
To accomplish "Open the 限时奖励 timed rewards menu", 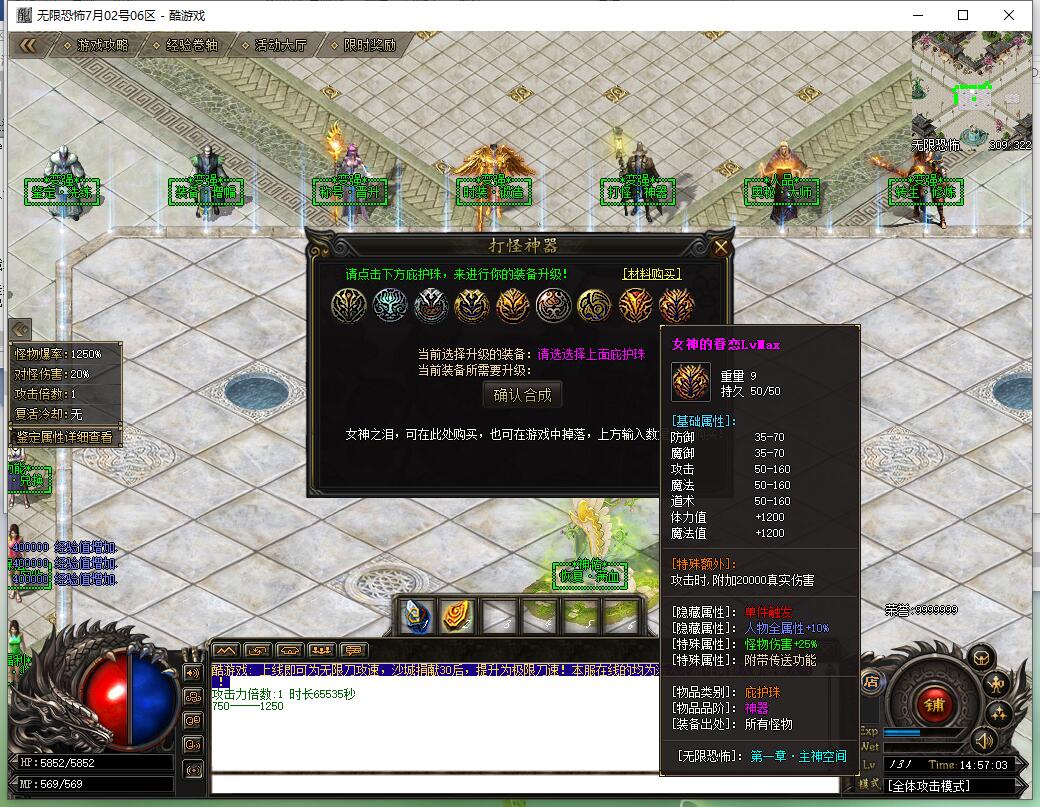I will click(369, 45).
